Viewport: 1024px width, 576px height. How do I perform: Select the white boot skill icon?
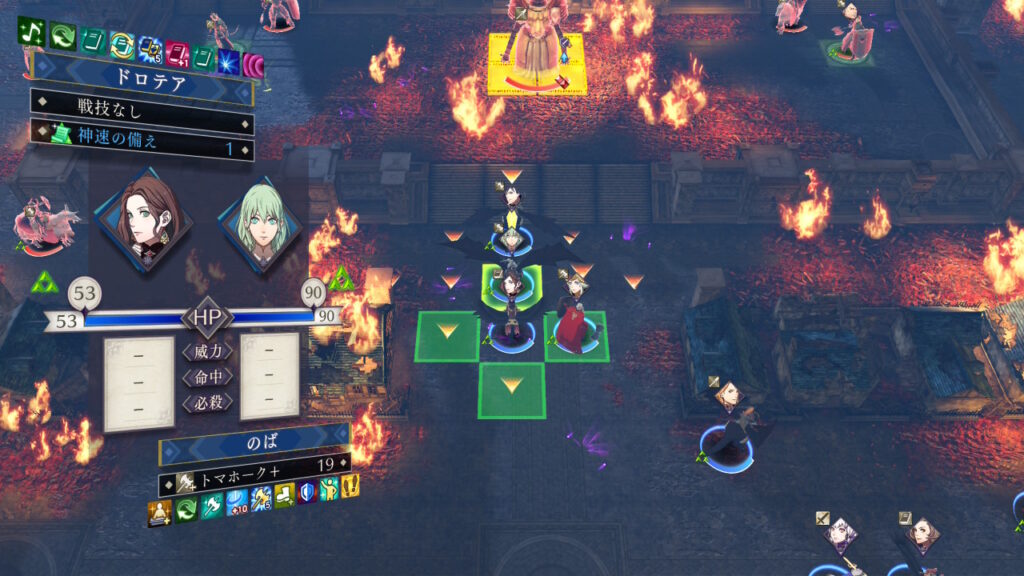point(285,493)
